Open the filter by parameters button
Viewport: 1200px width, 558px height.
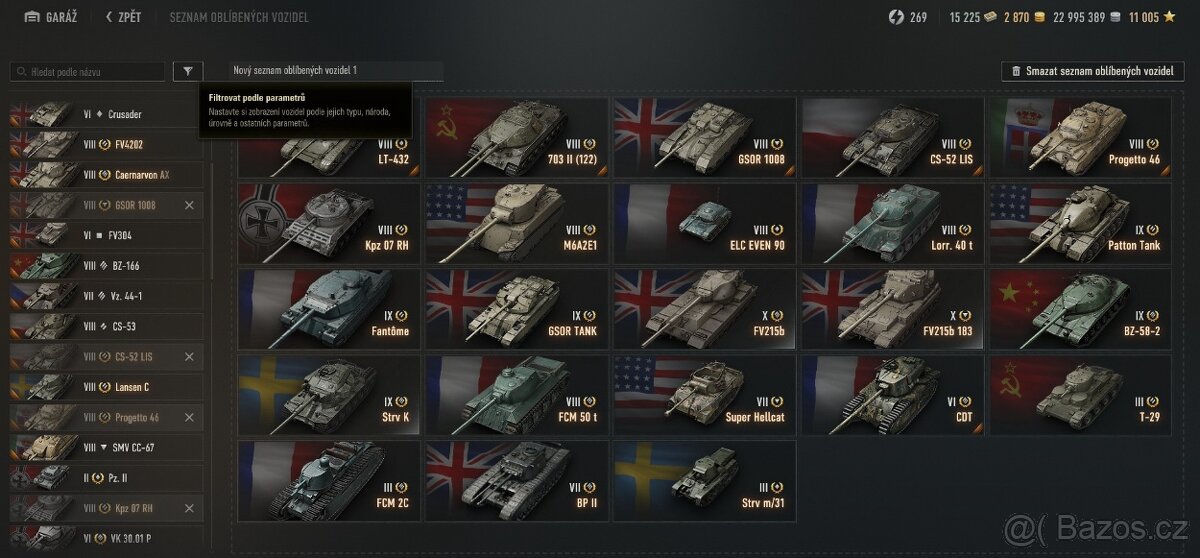tap(187, 71)
